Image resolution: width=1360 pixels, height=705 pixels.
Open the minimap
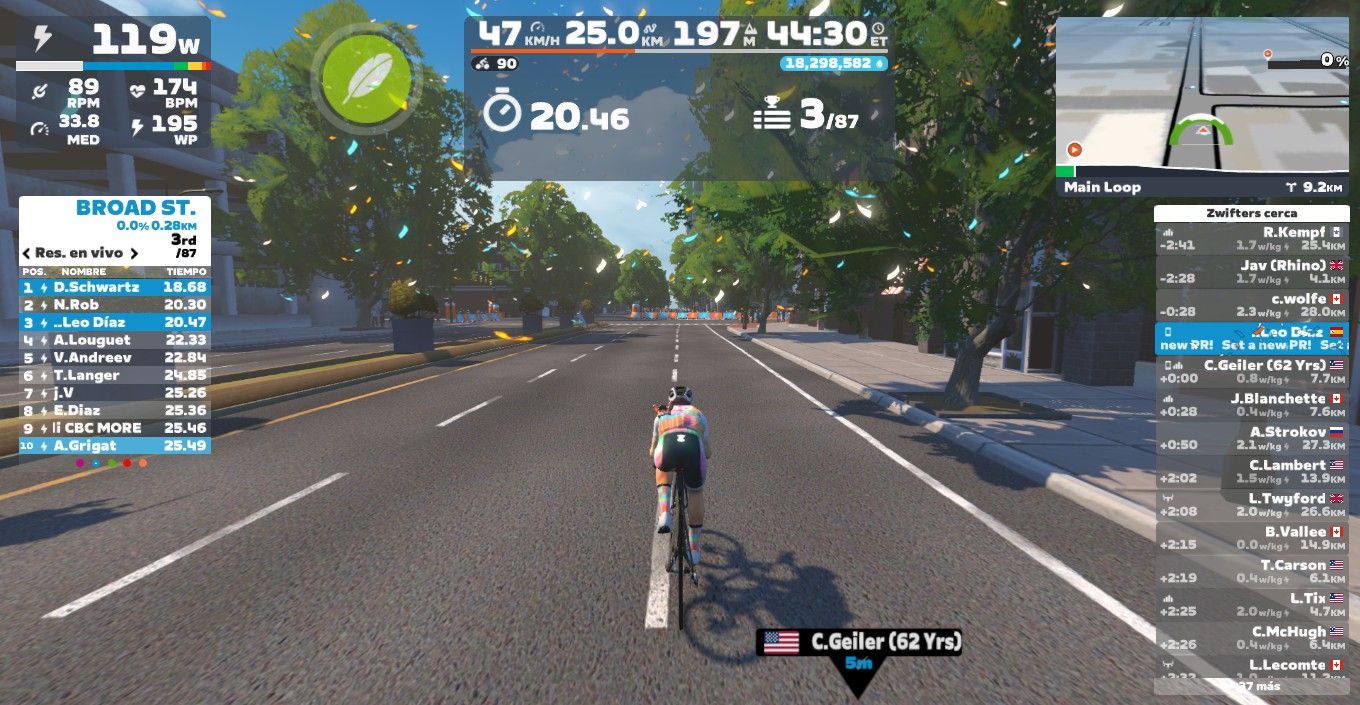pos(1202,97)
